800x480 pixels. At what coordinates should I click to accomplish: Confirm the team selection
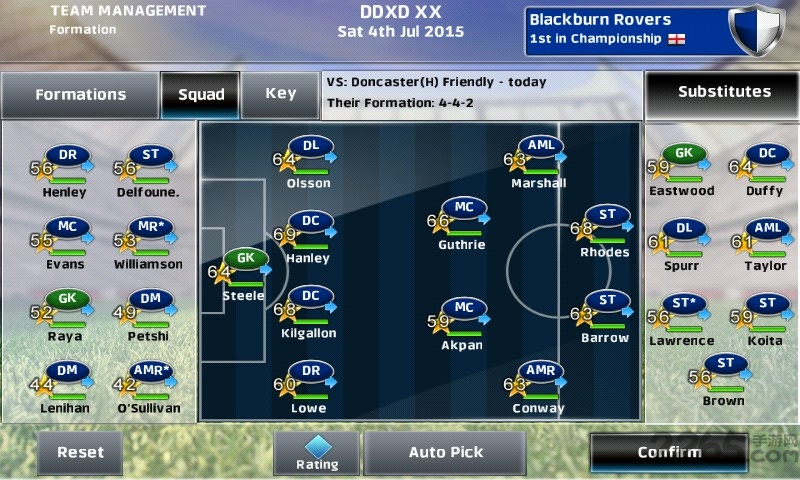pyautogui.click(x=669, y=452)
